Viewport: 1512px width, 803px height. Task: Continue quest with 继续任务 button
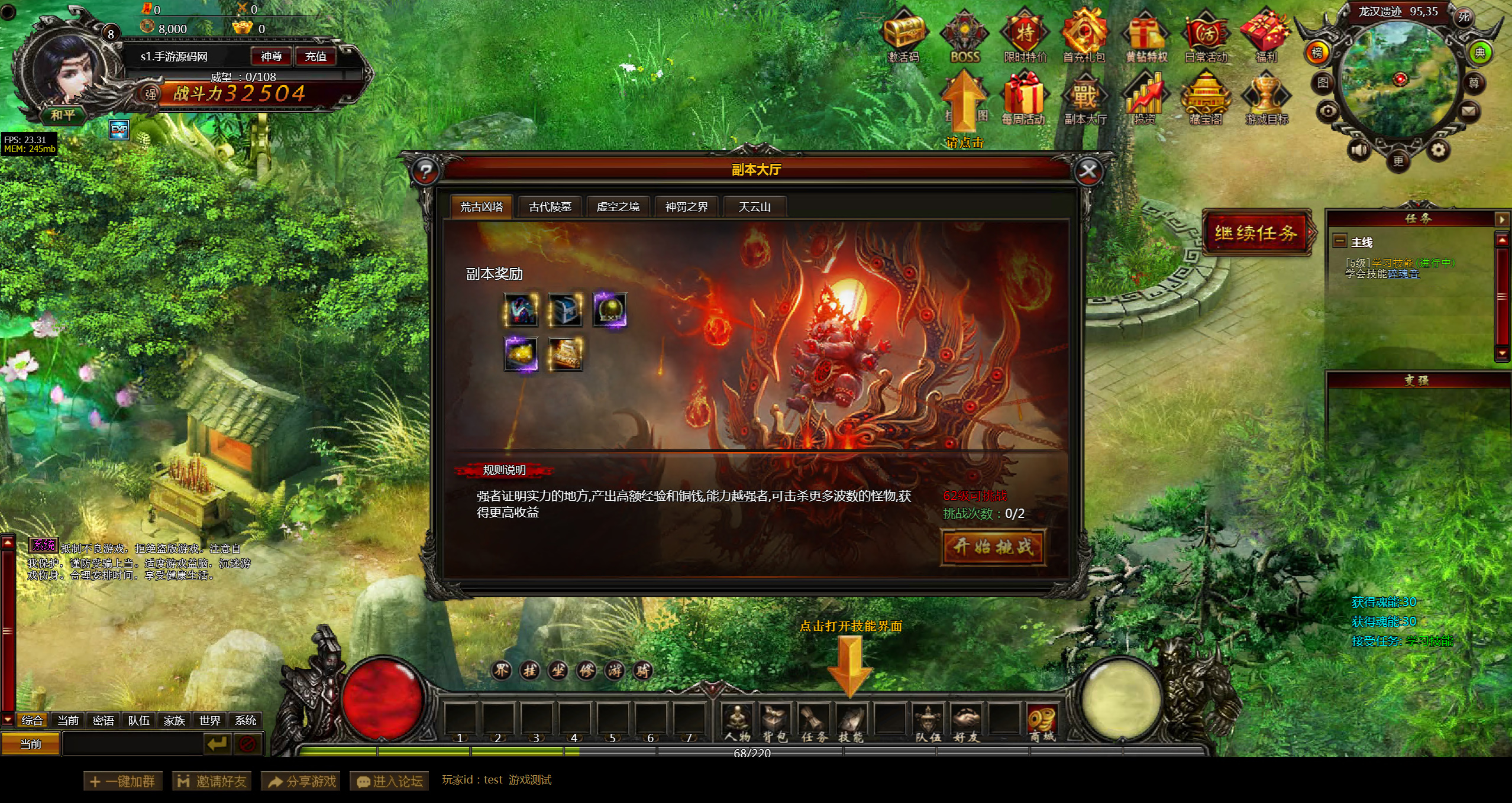[x=1256, y=233]
